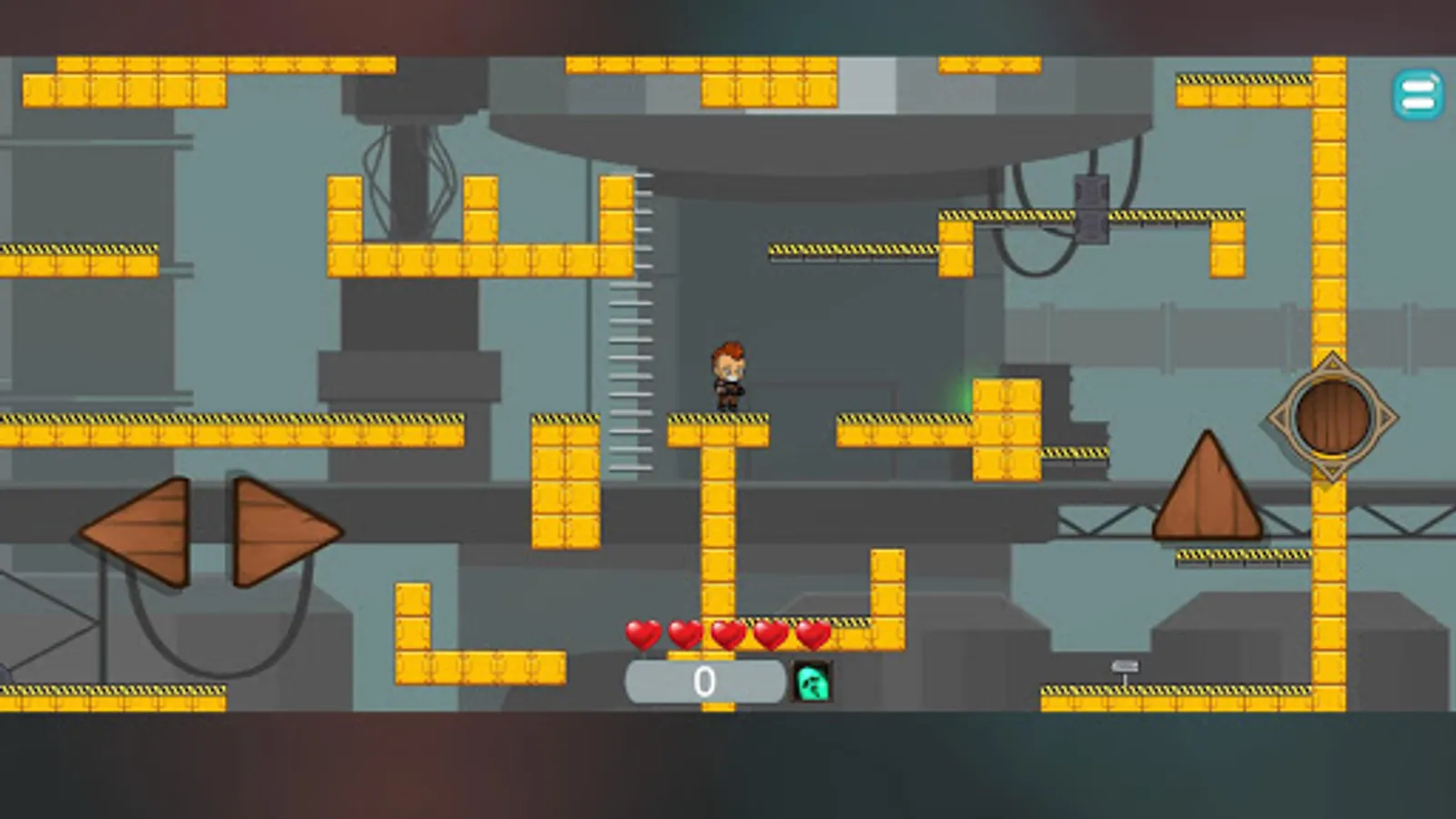Click the fourth red heart icon
Image resolution: width=1456 pixels, height=819 pixels.
click(x=771, y=634)
